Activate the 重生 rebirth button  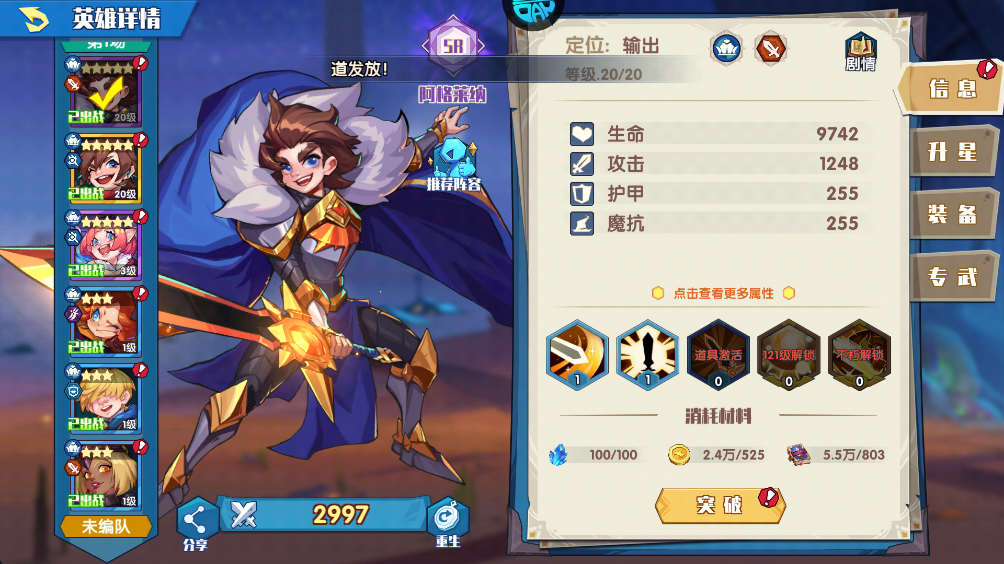coord(447,521)
